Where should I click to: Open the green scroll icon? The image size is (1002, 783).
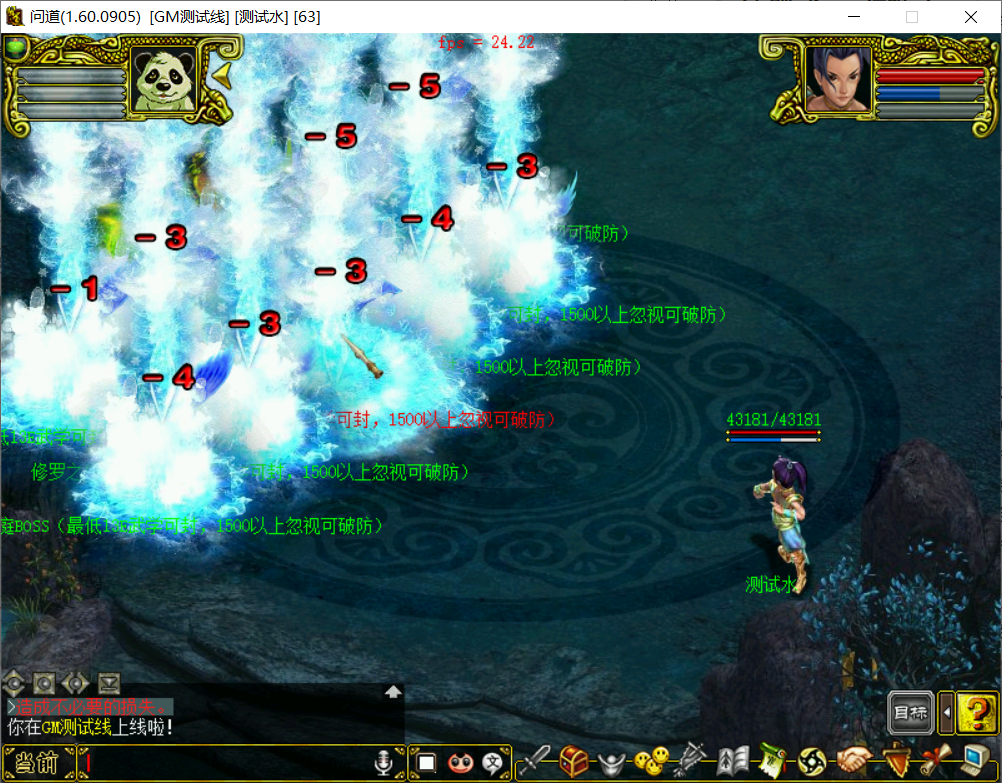[772, 762]
